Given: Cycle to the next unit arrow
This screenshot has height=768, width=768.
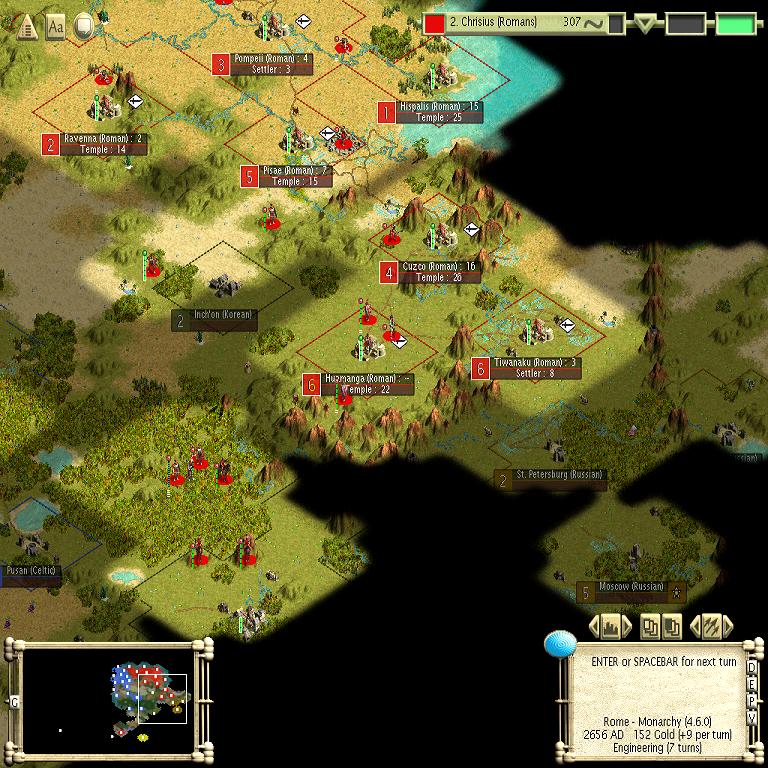Looking at the screenshot, I should [x=728, y=627].
